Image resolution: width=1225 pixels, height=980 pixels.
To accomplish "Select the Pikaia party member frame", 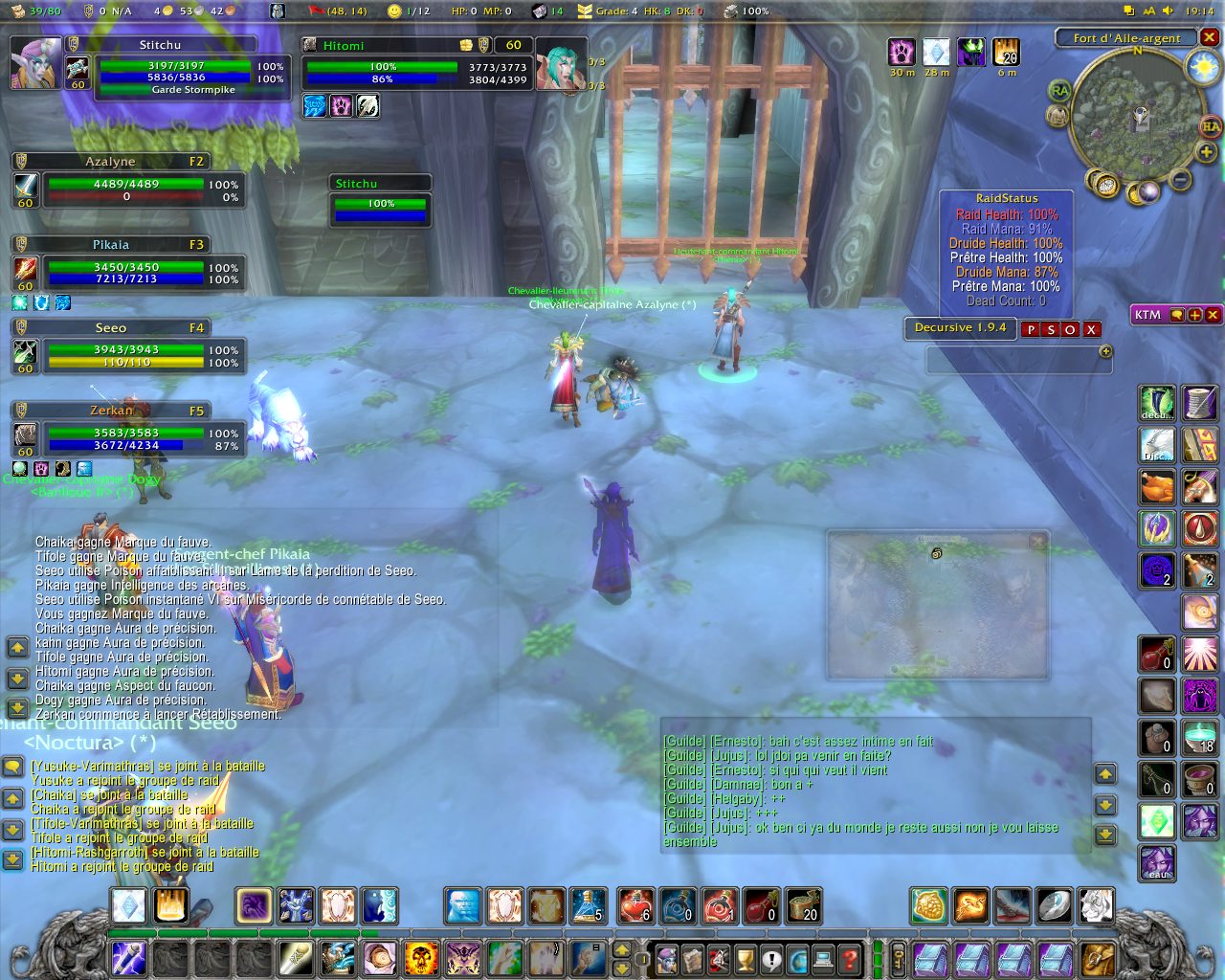I will pos(126,265).
